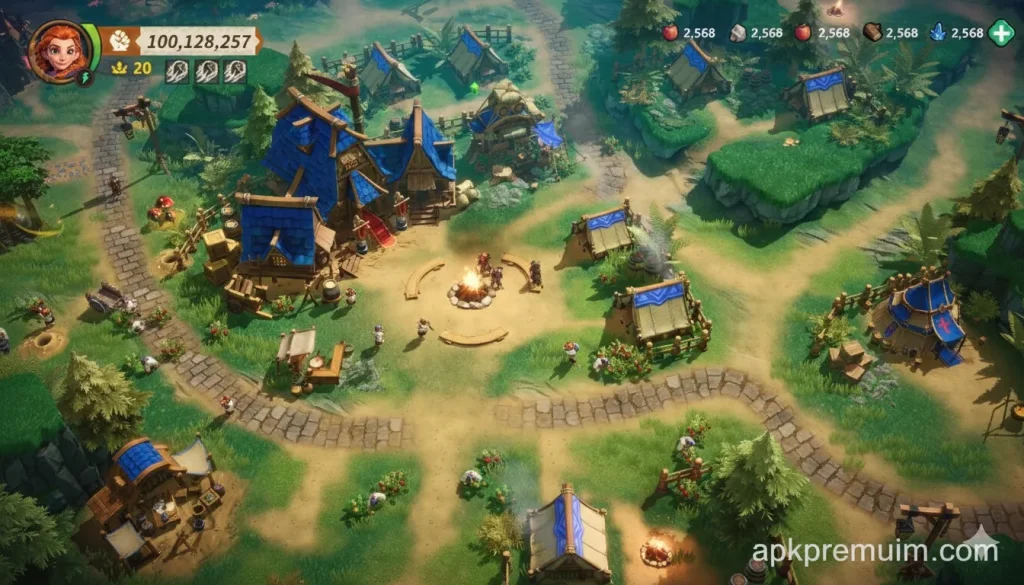Tap the green plus button to add resources

coord(1001,32)
